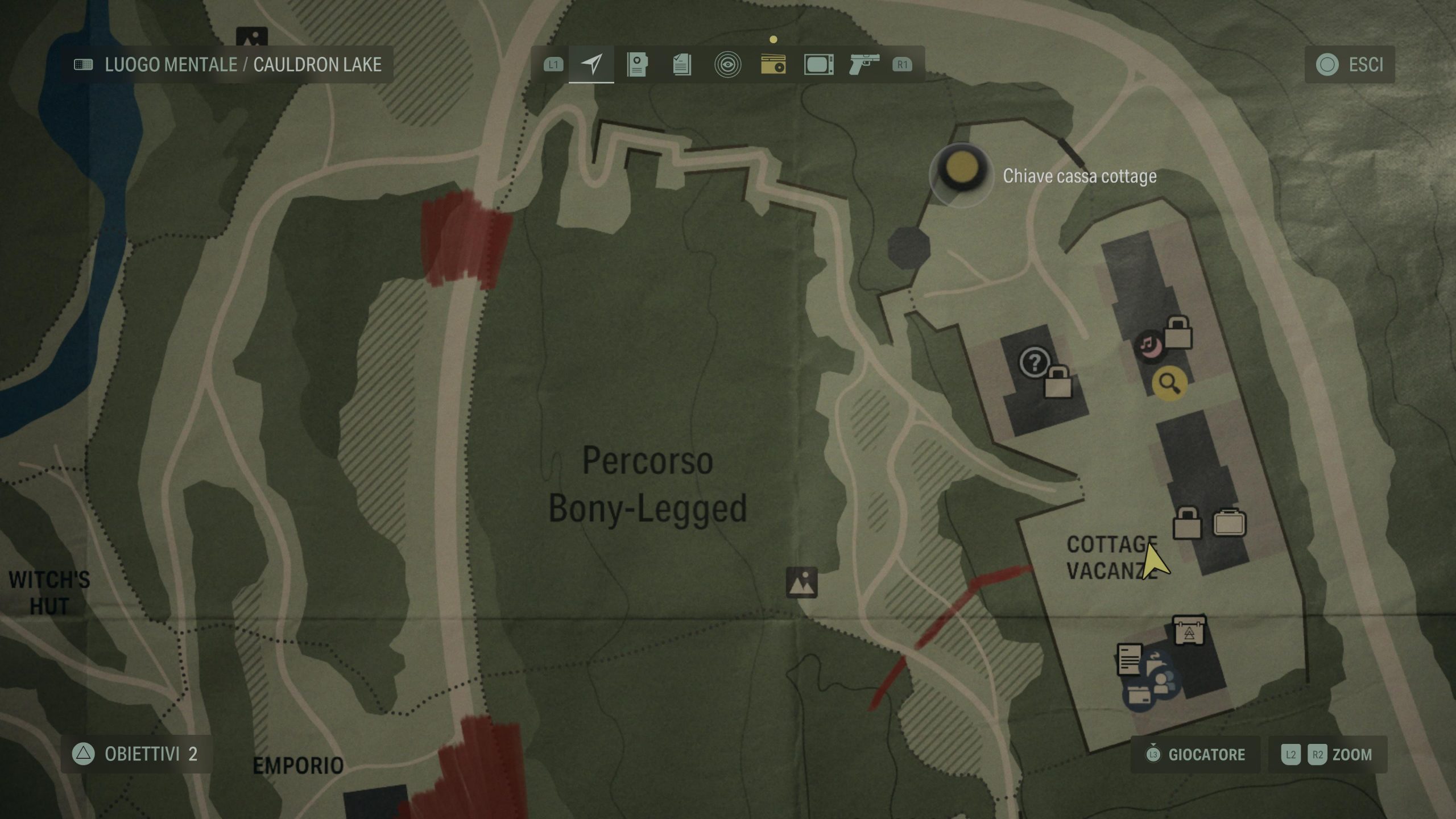Select the padlock marker beside the question mark

click(1058, 382)
